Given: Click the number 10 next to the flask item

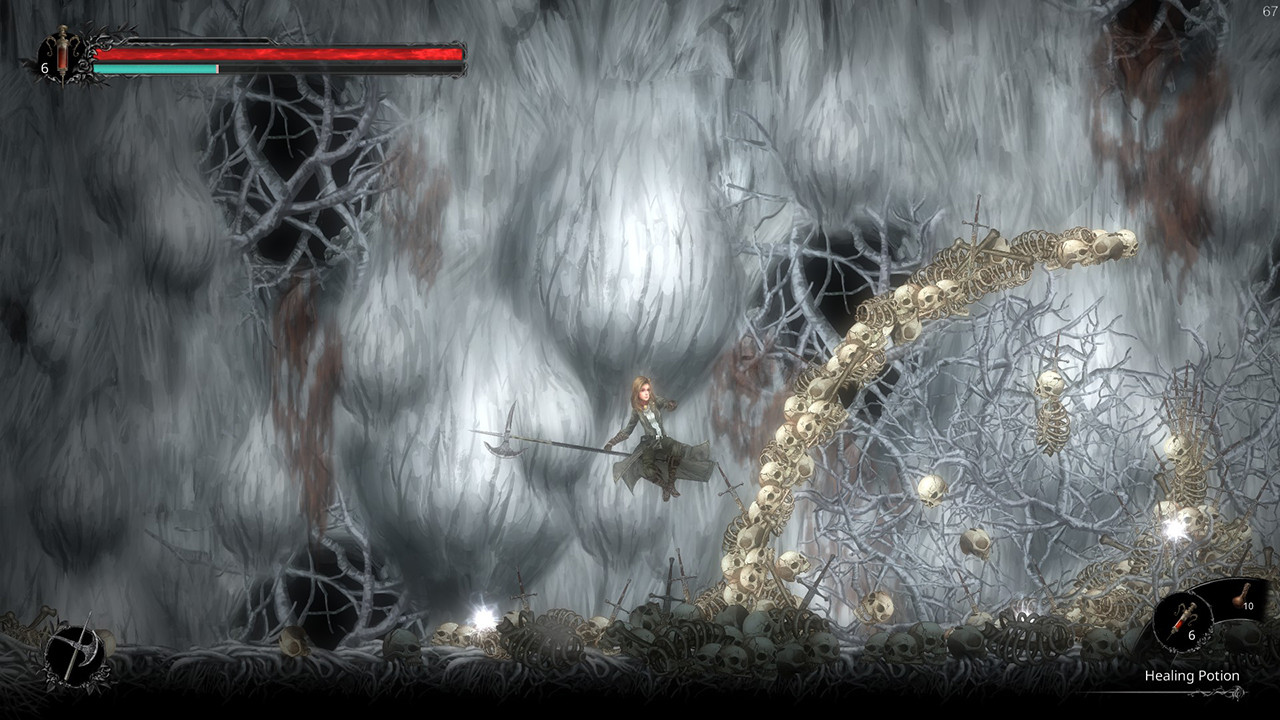Looking at the screenshot, I should tap(1248, 606).
